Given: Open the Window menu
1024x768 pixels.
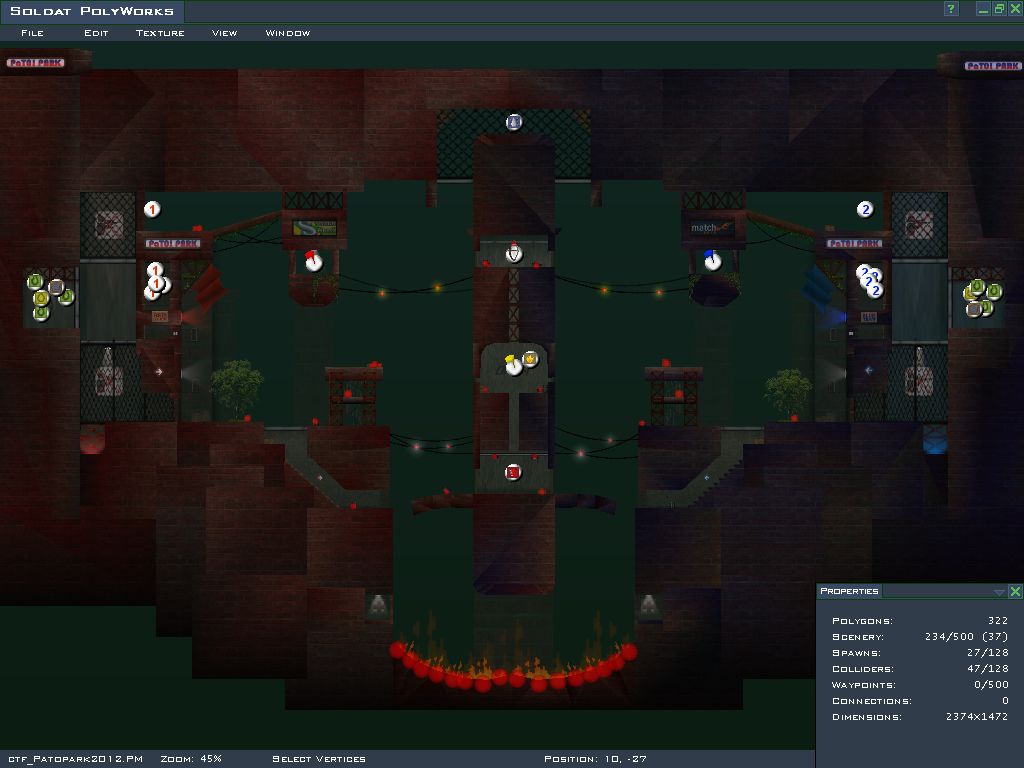Looking at the screenshot, I should 288,33.
